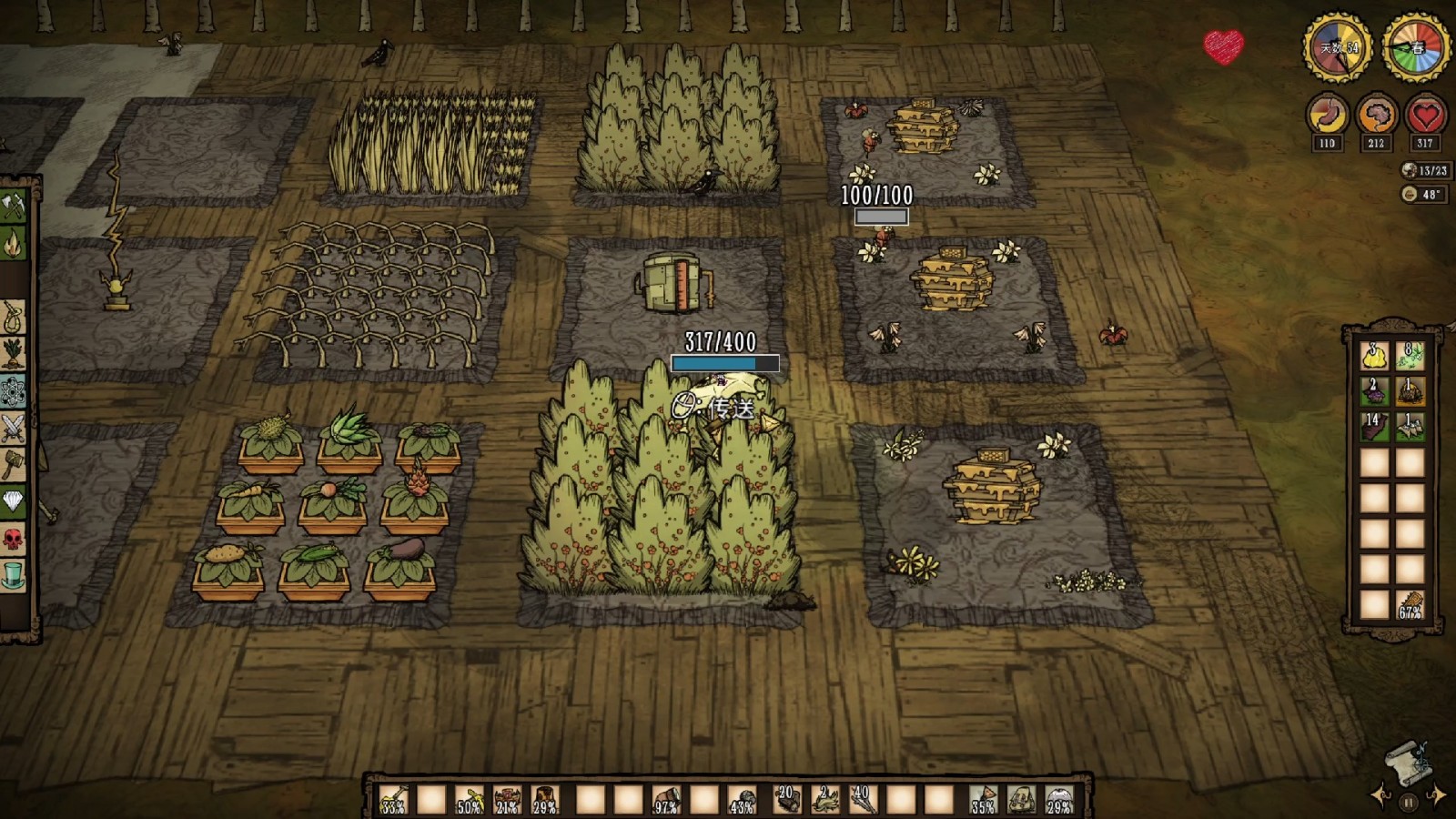Open the map scroll icon
Image resolution: width=1456 pixels, height=819 pixels.
pos(1407,763)
